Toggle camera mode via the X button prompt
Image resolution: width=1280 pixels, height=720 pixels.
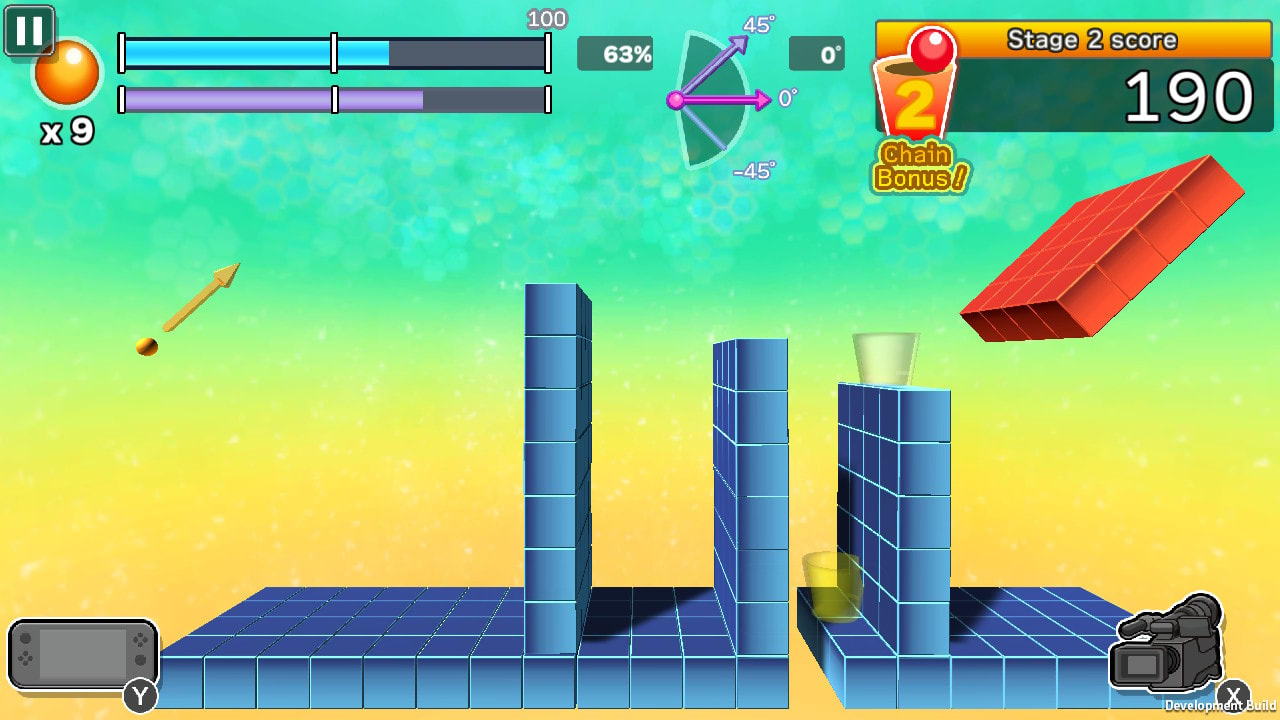click(1235, 693)
